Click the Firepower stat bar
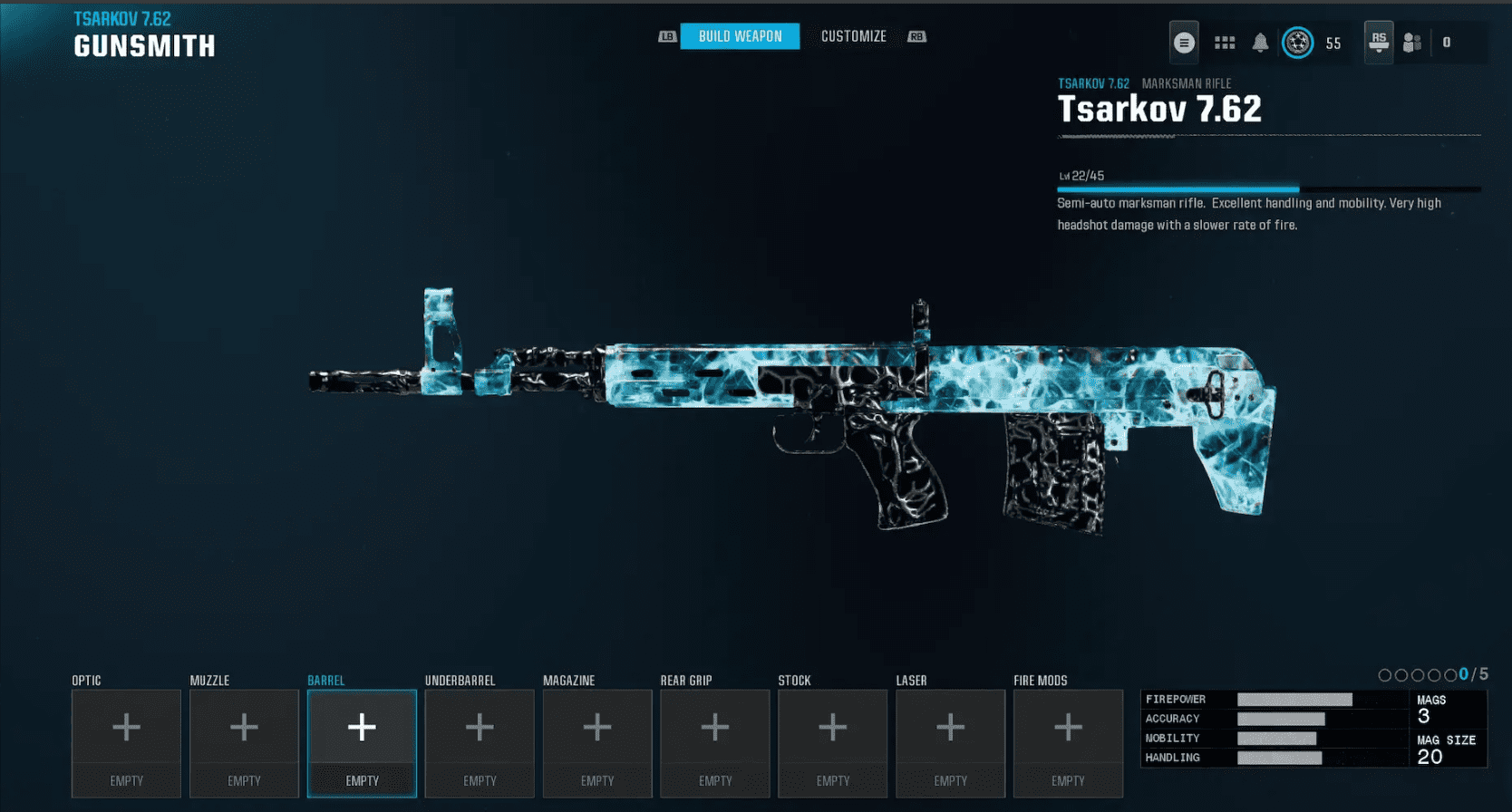 [1294, 699]
